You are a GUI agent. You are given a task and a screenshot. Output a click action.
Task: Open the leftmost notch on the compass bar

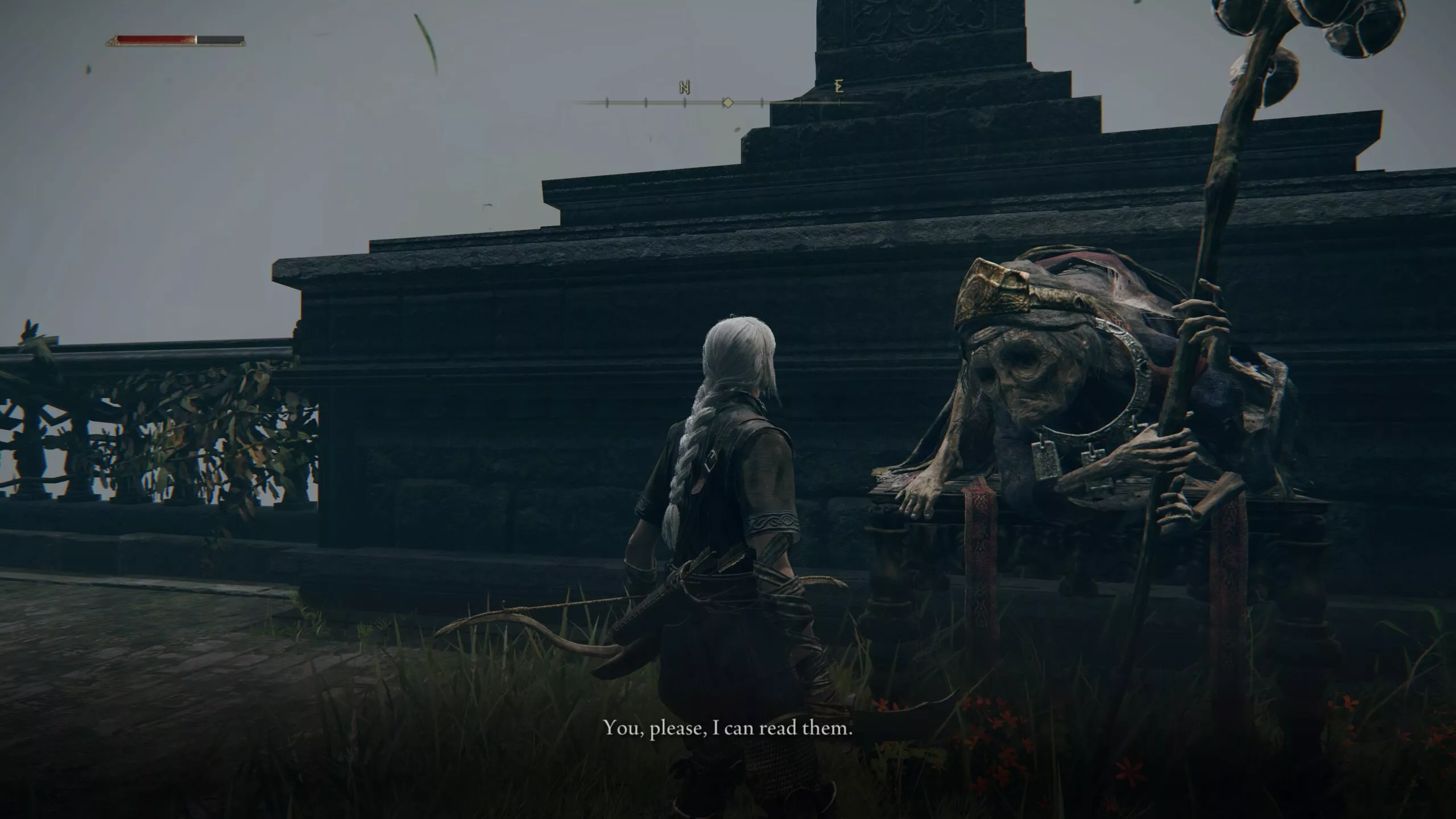pos(607,101)
